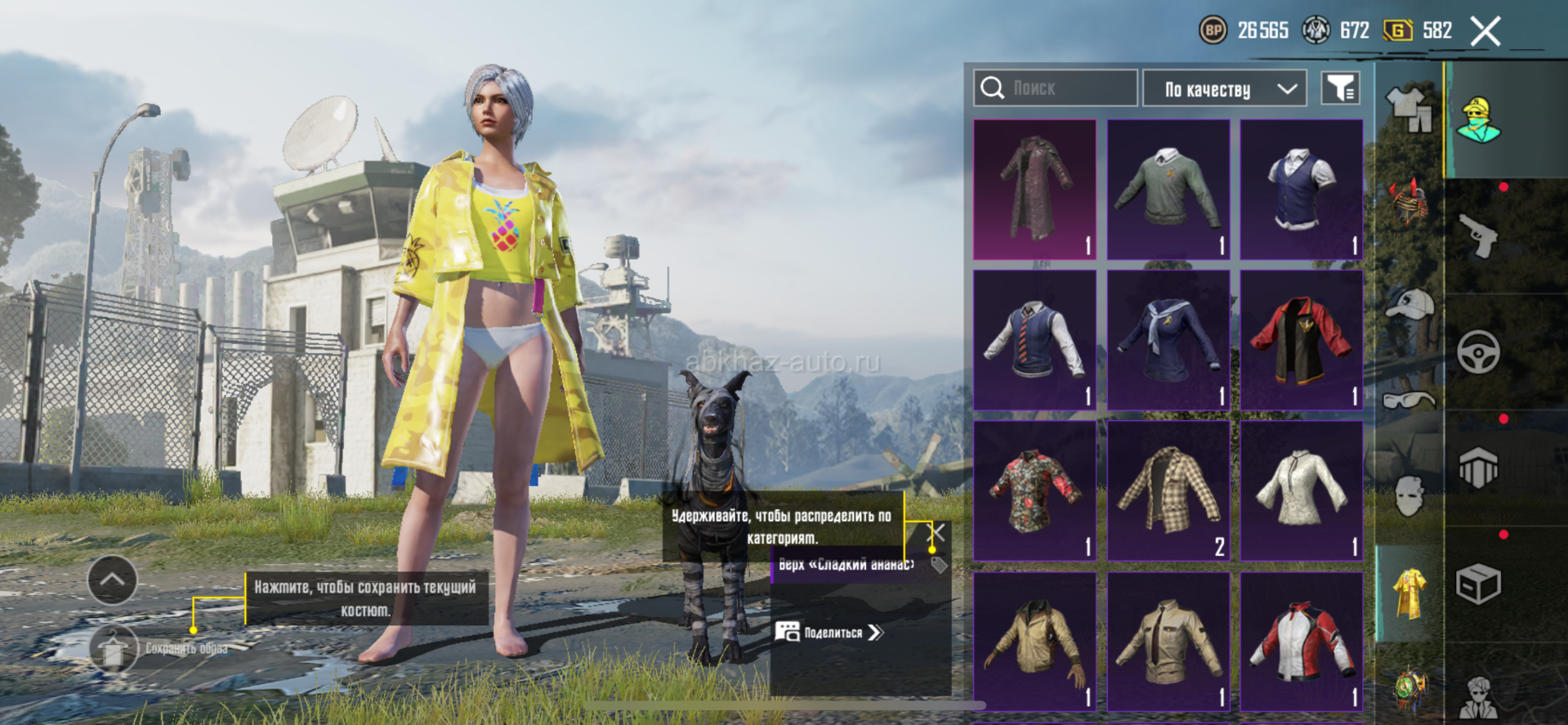Select the green school sweater item

point(1168,190)
